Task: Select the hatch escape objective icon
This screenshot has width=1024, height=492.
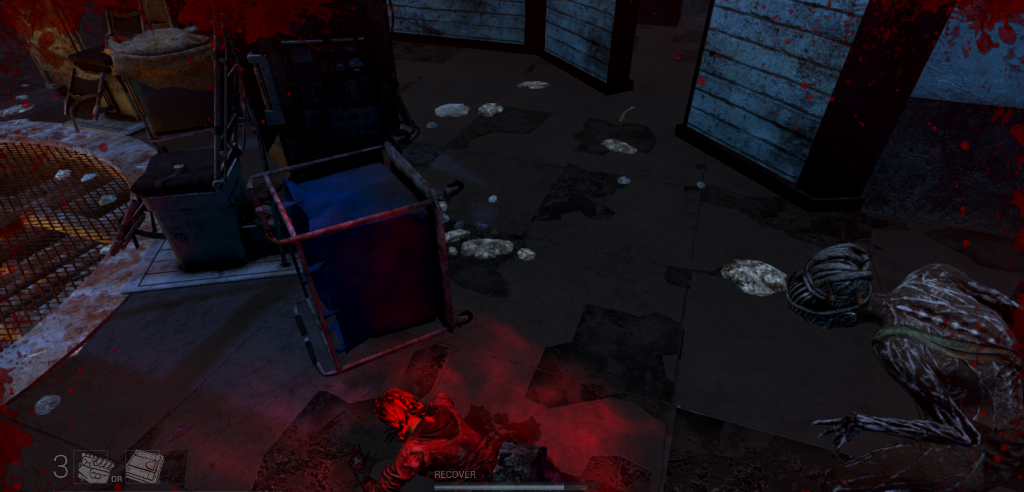Action: point(143,466)
